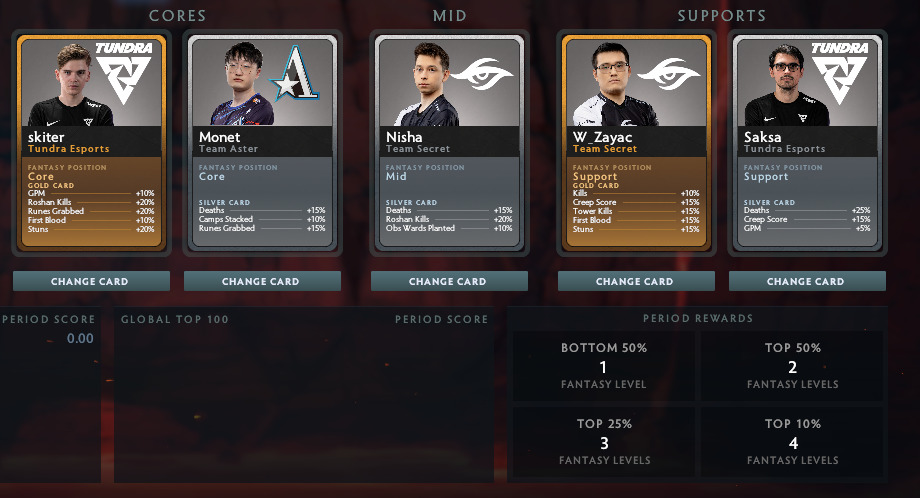920x498 pixels.
Task: Change card under Monet
Action: [x=261, y=281]
